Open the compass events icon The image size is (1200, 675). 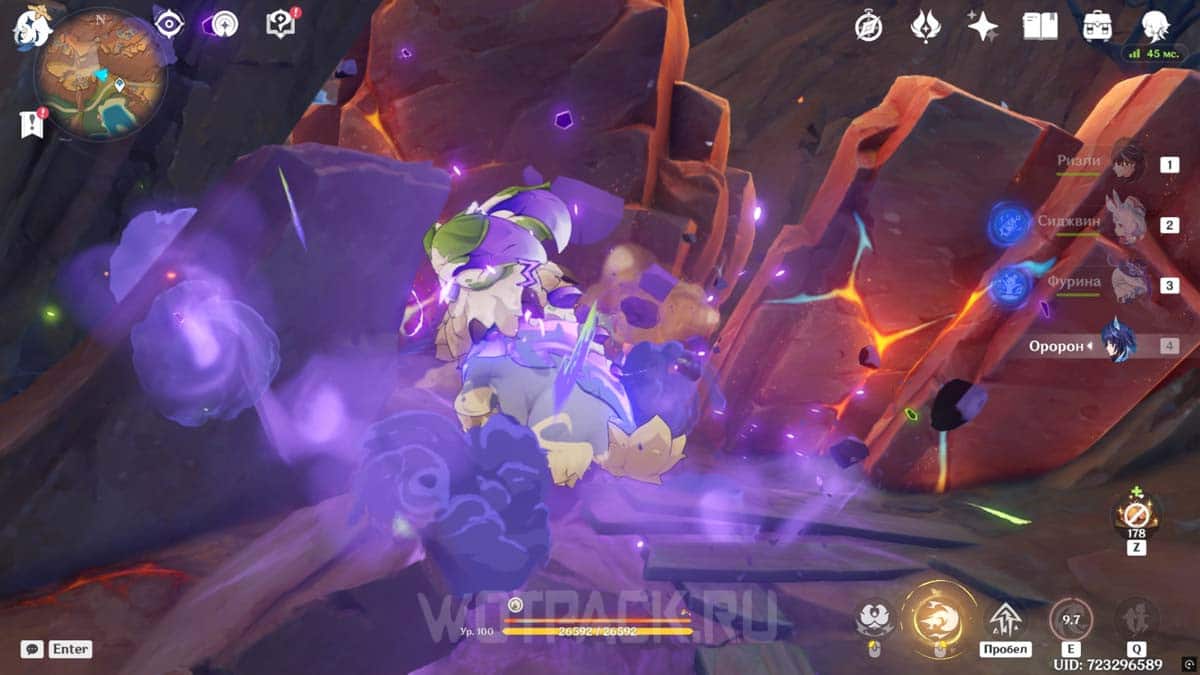868,26
